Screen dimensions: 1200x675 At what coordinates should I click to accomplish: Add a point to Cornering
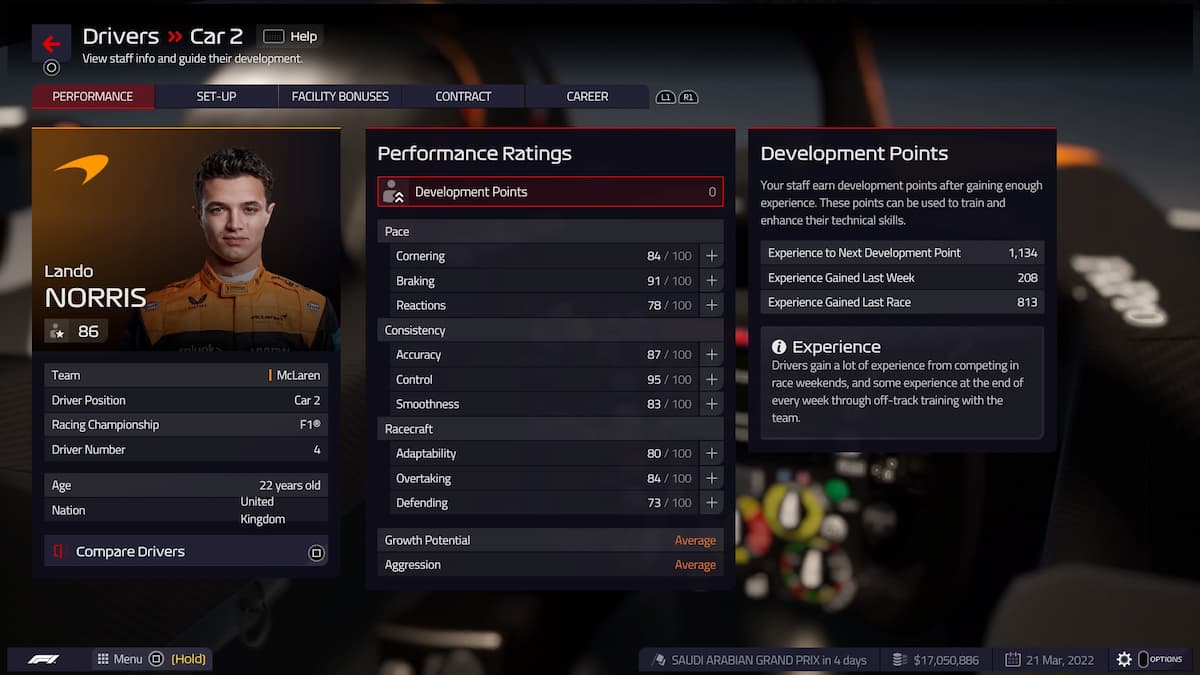click(712, 256)
